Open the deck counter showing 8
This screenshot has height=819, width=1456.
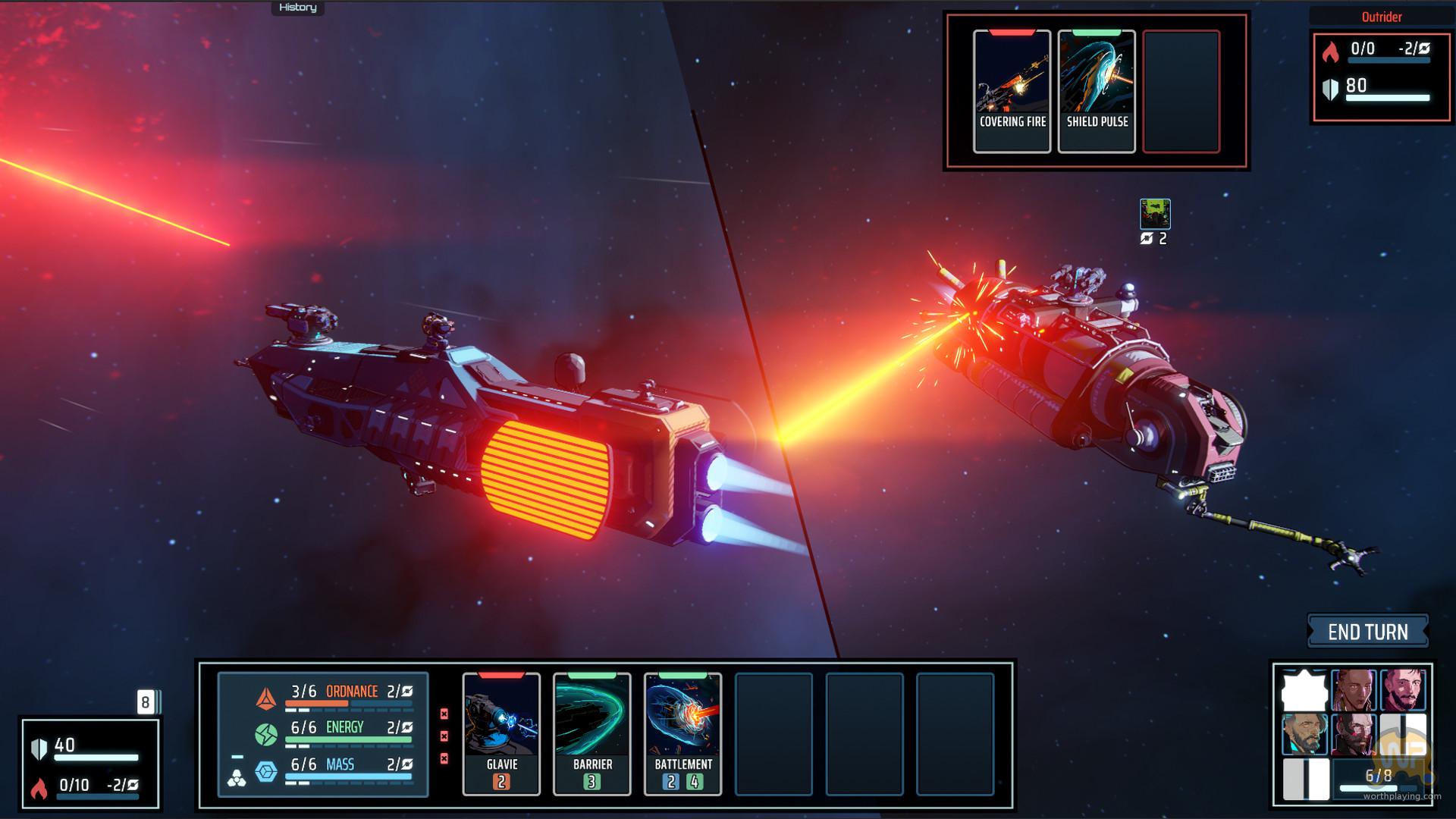coord(146,702)
